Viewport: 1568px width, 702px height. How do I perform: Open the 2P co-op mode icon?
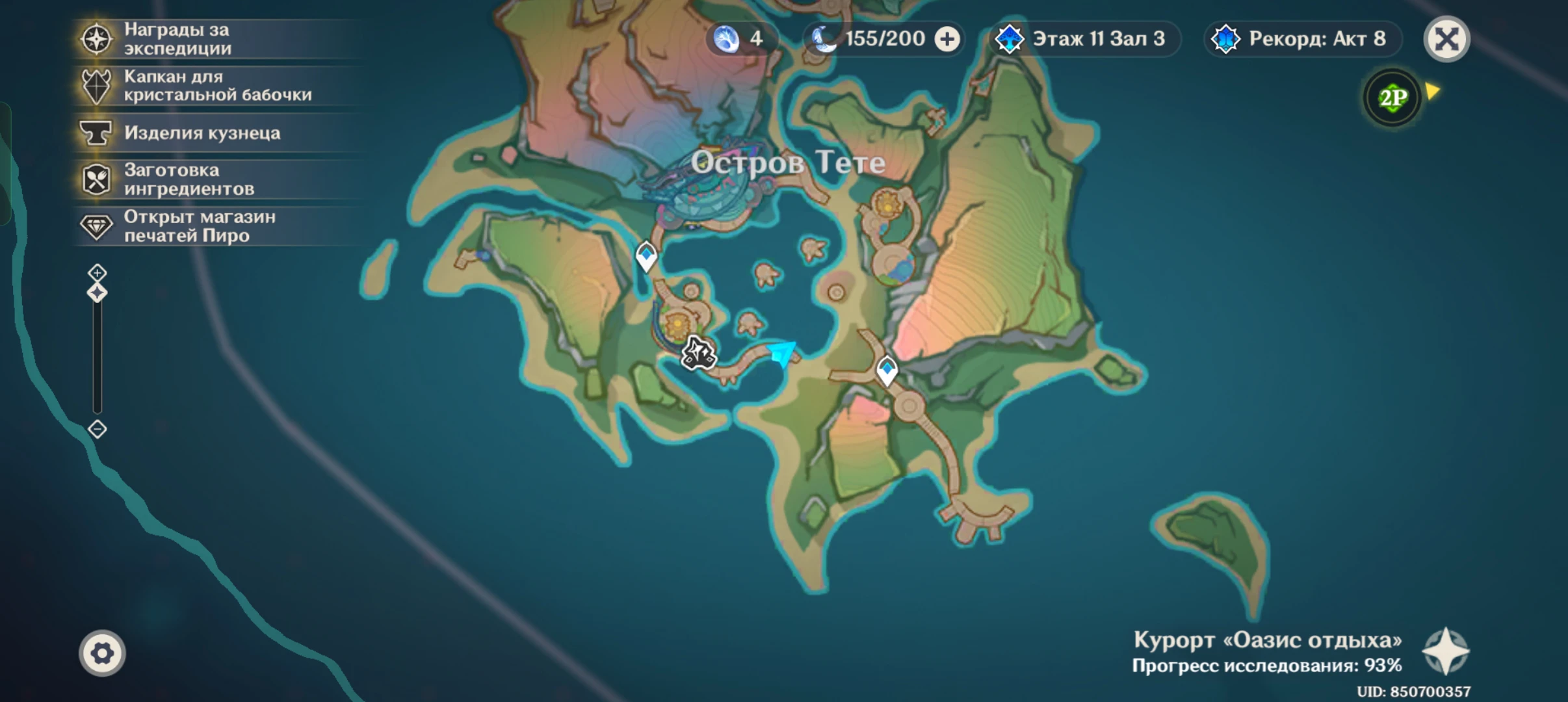pos(1392,98)
